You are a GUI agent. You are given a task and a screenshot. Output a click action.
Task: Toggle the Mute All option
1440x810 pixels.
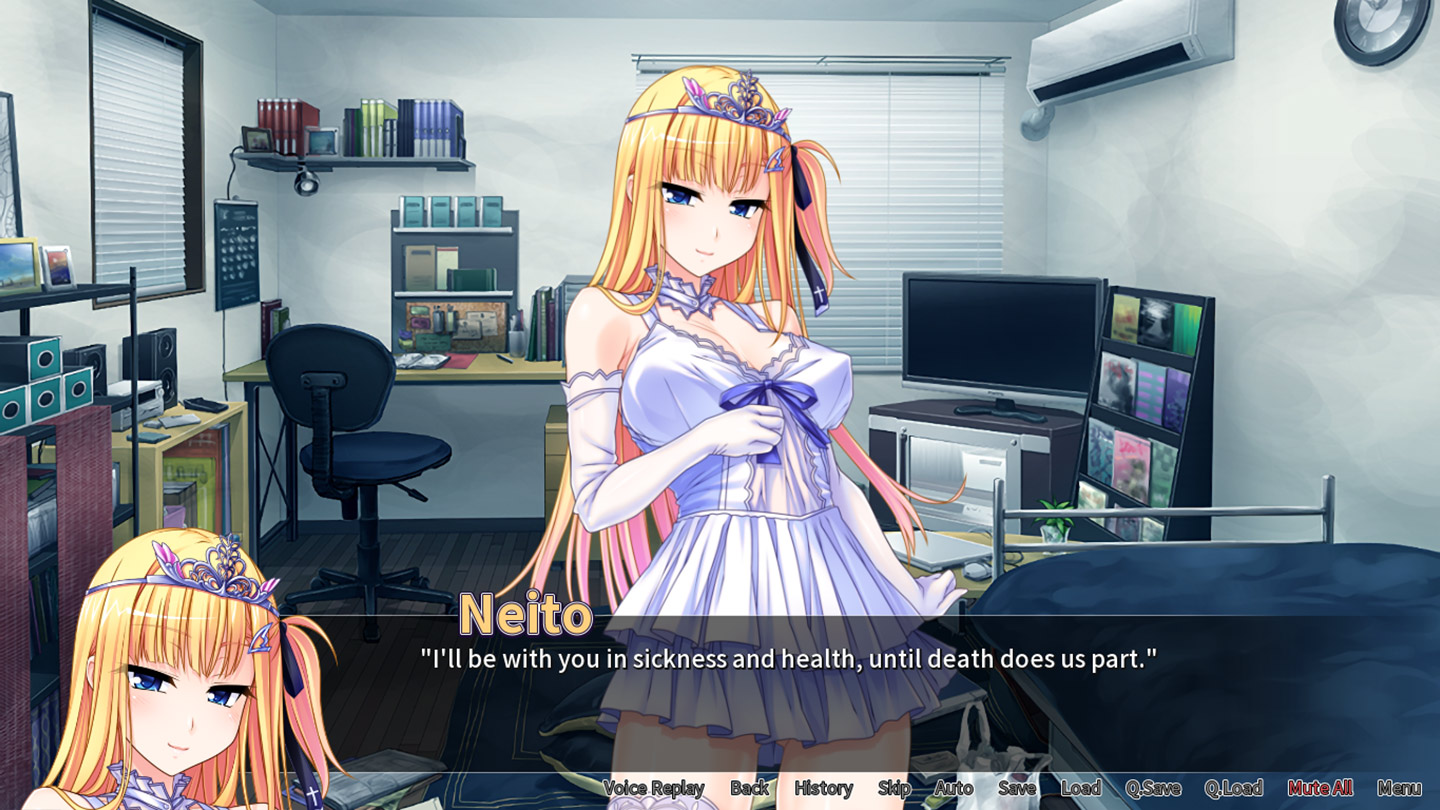click(x=1320, y=788)
